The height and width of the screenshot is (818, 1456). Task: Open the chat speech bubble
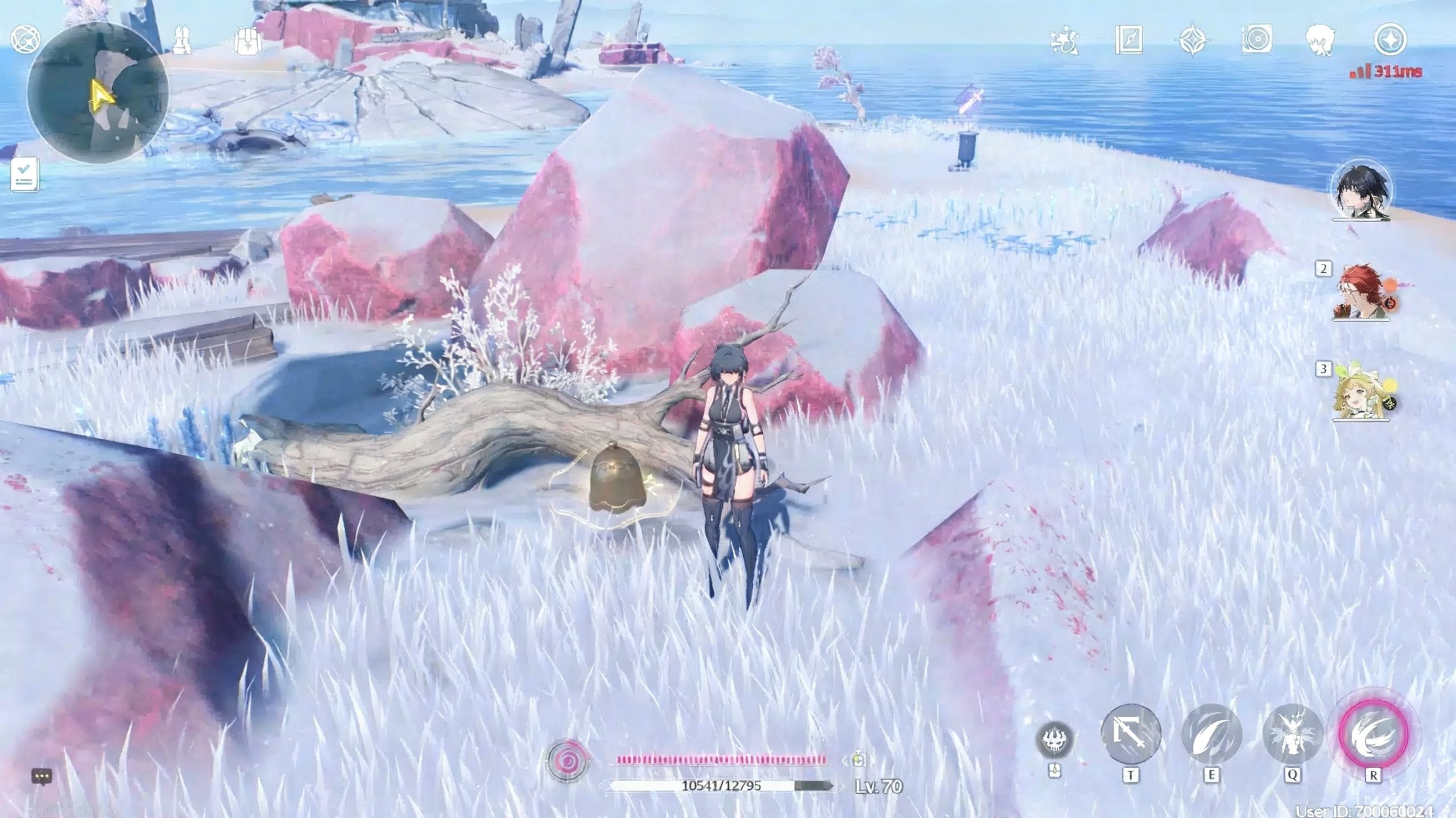pyautogui.click(x=42, y=776)
